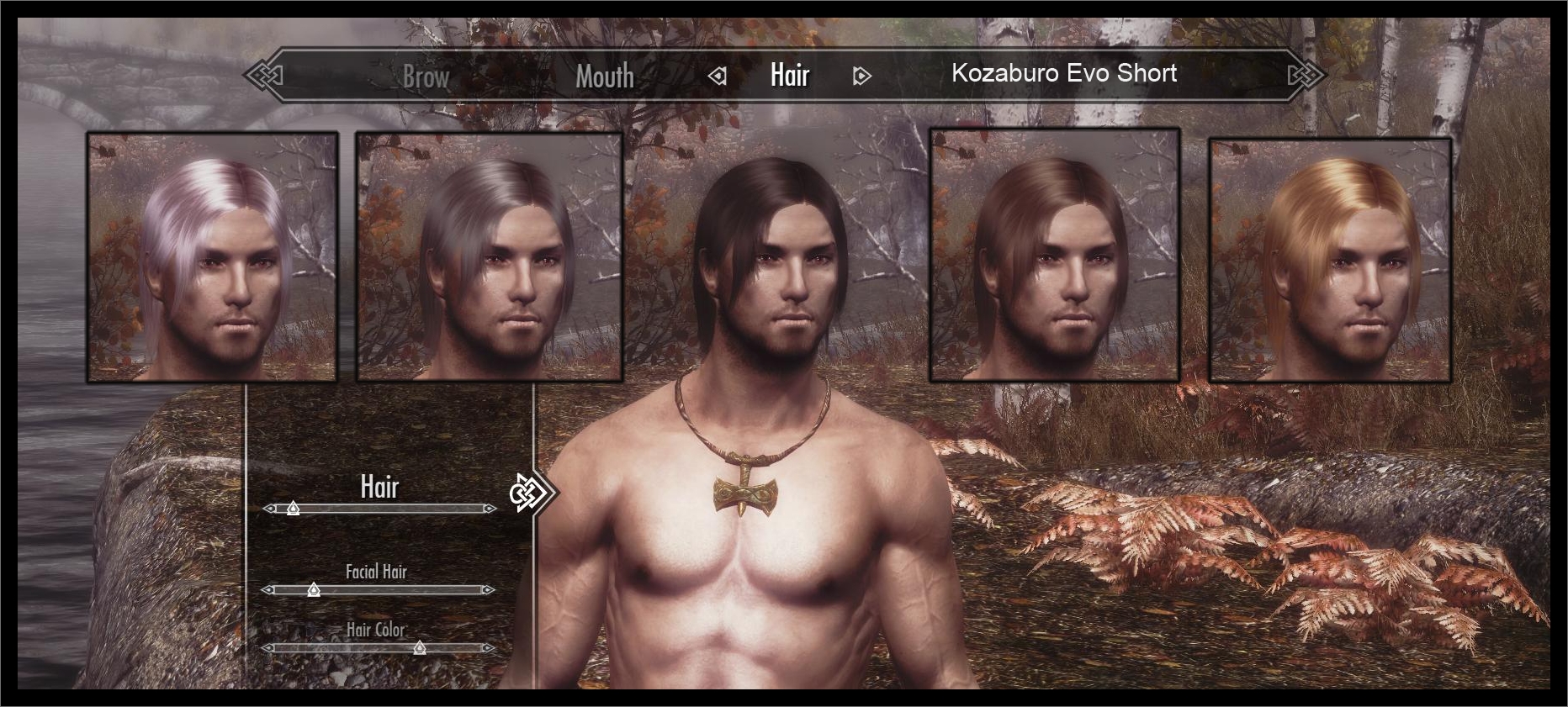This screenshot has height=707, width=1568.
Task: Select the Hair category tab
Action: click(x=790, y=76)
